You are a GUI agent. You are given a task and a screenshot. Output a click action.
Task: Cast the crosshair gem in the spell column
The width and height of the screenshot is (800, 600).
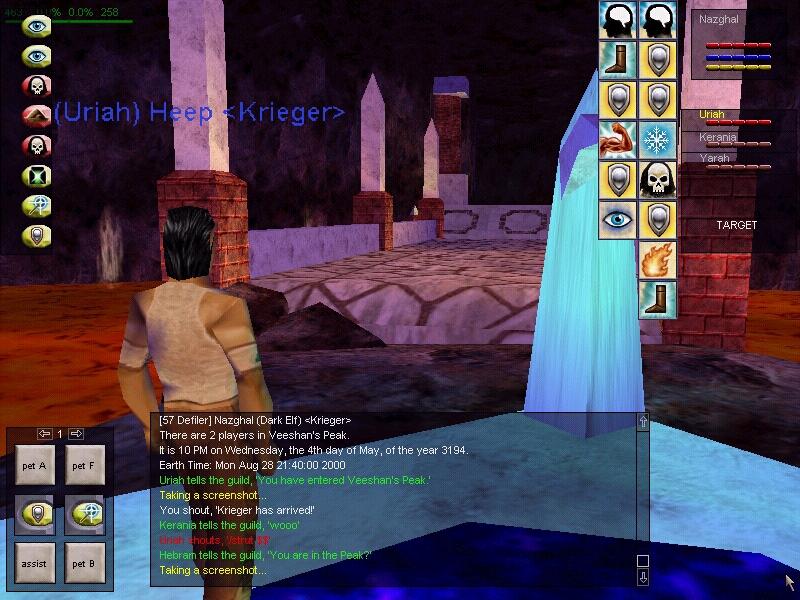click(37, 206)
